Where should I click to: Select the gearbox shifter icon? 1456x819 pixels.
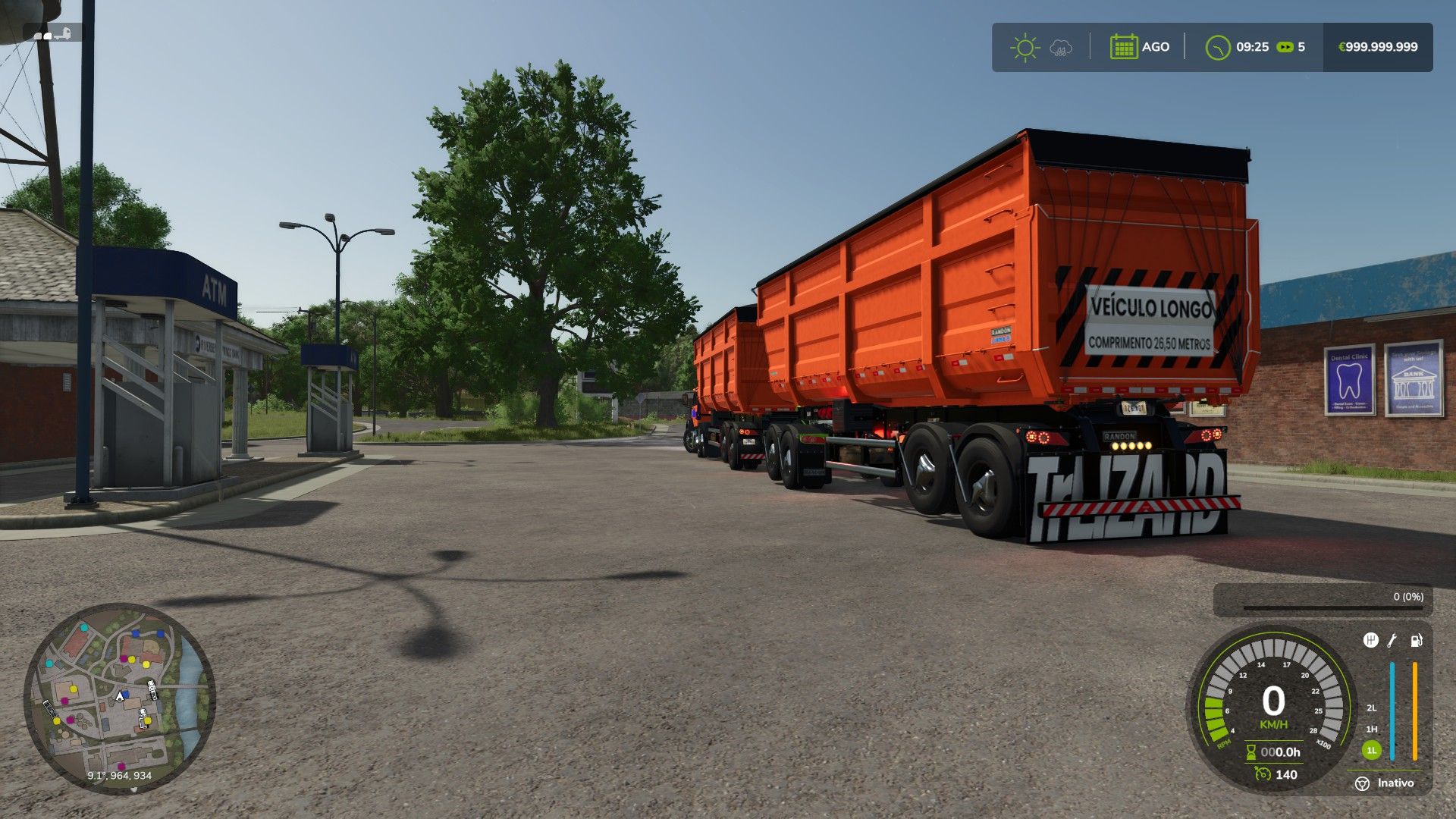pos(1370,641)
